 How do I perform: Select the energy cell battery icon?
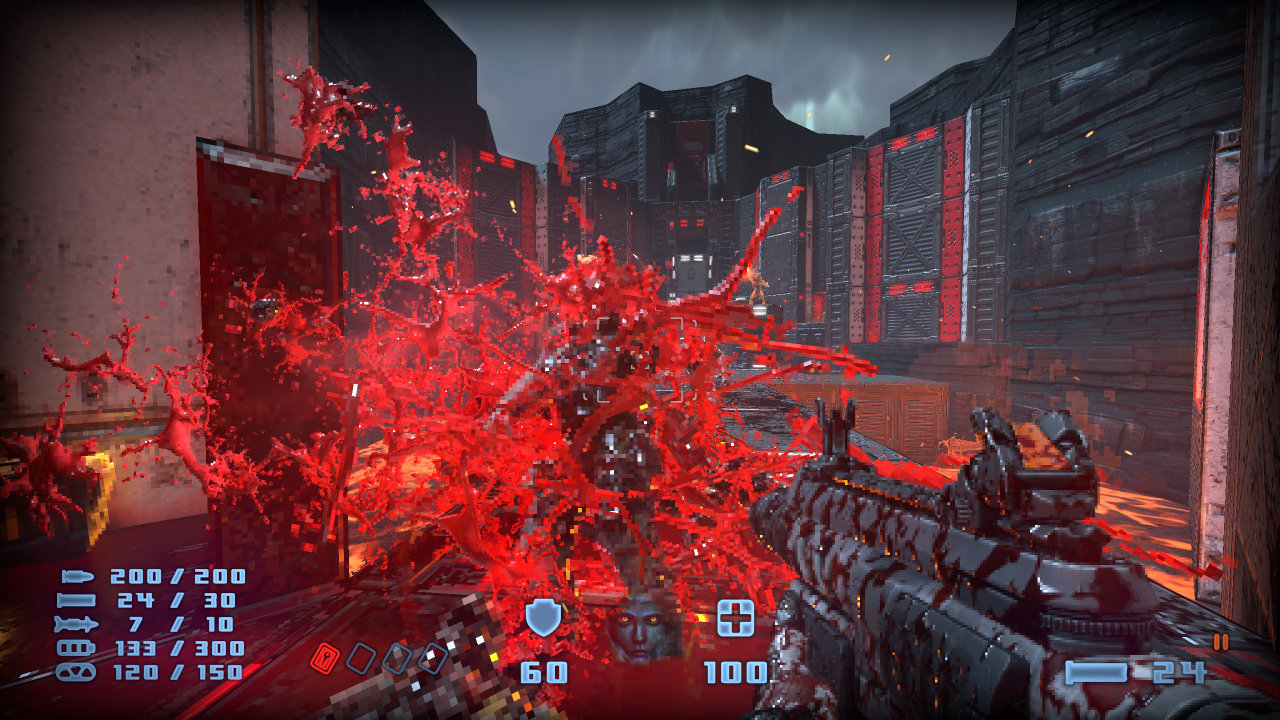(x=78, y=648)
